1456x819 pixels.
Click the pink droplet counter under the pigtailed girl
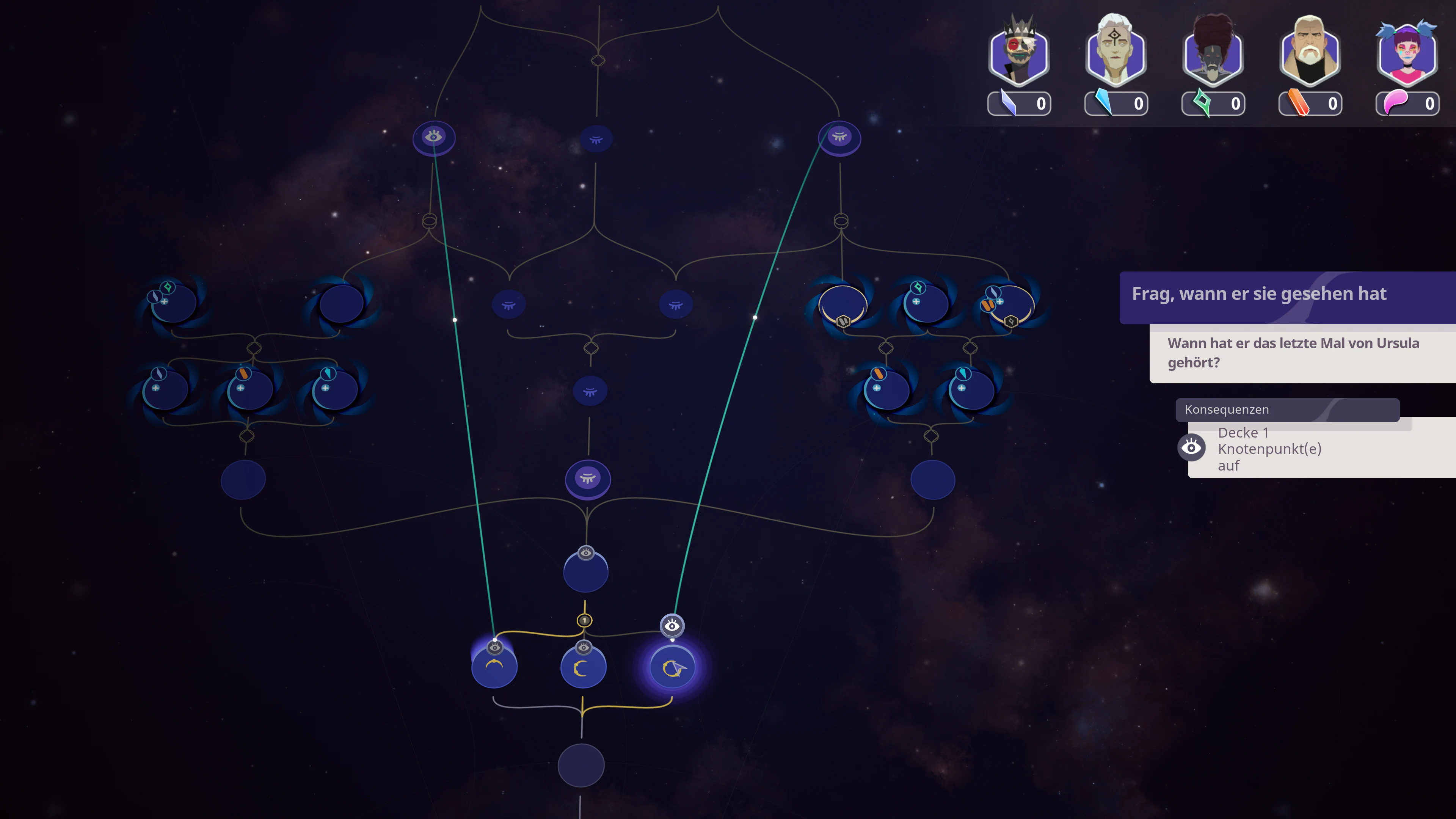point(1407,104)
